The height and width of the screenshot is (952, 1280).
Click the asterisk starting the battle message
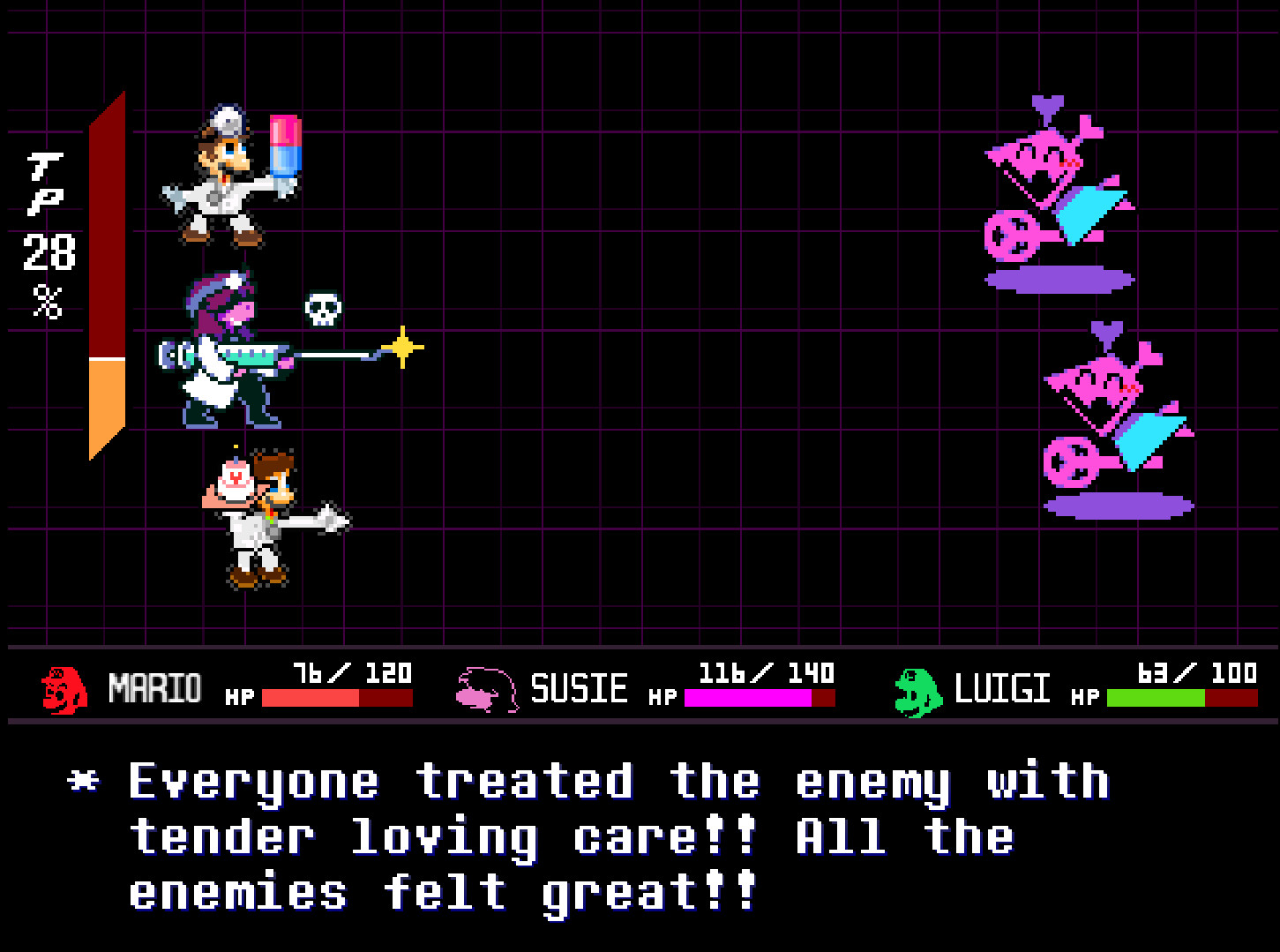(x=82, y=780)
